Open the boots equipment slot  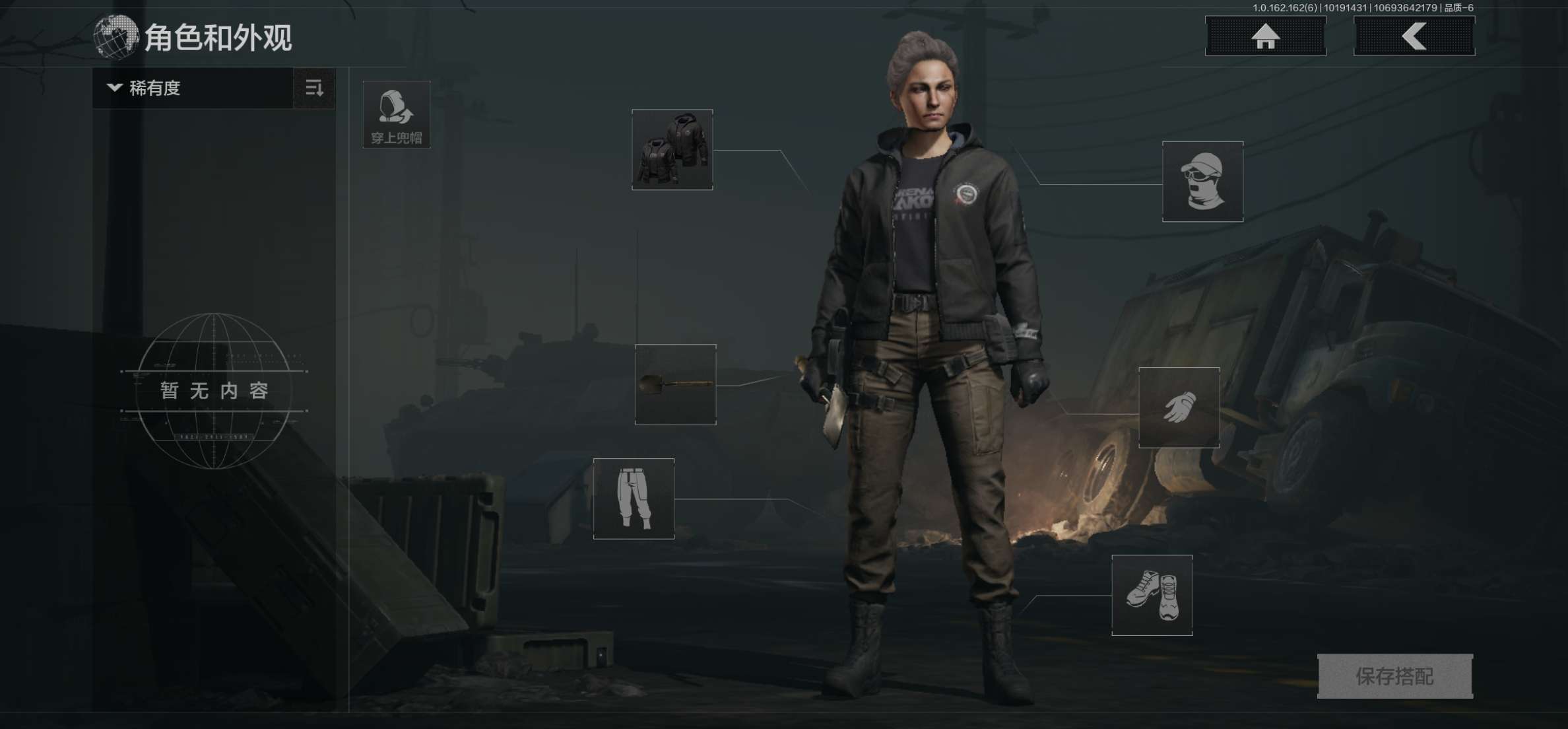(1152, 595)
